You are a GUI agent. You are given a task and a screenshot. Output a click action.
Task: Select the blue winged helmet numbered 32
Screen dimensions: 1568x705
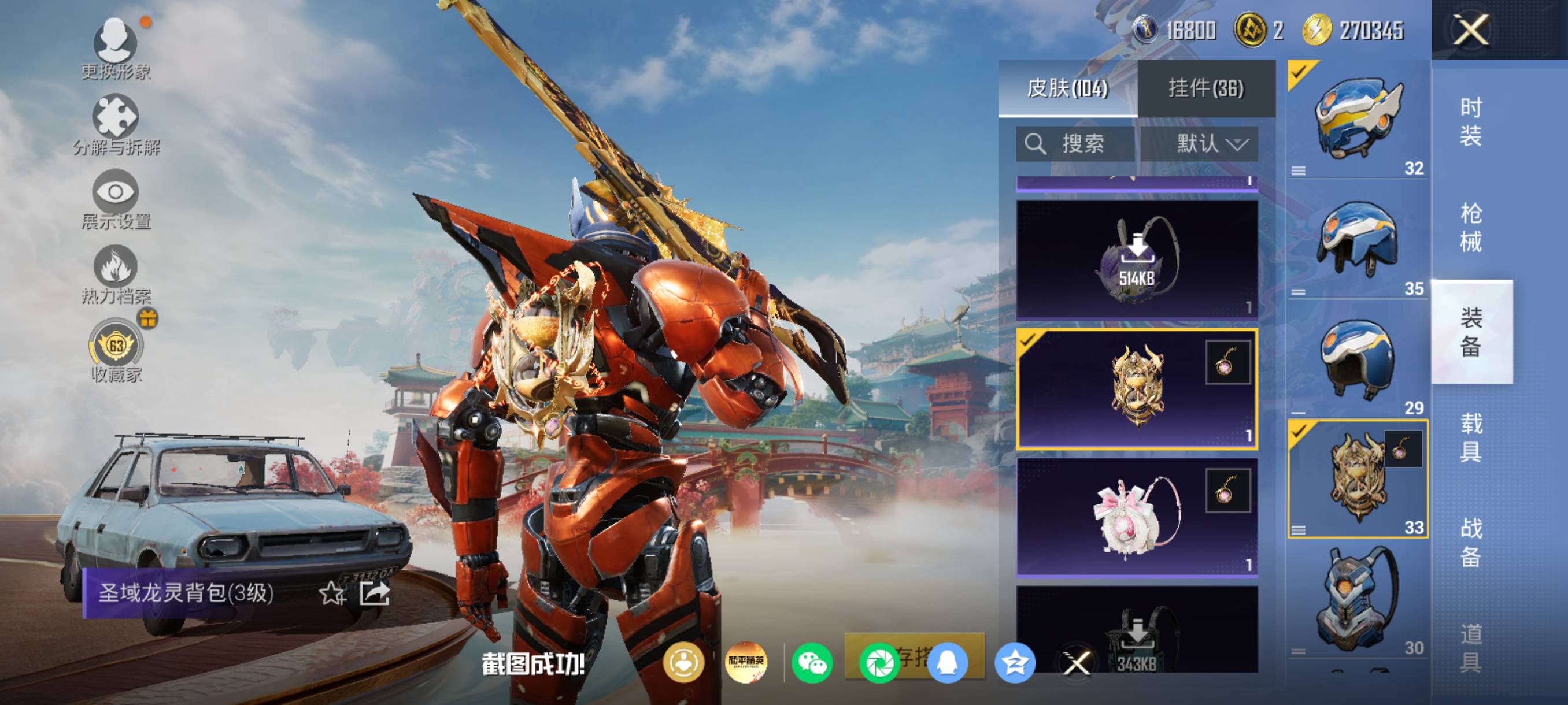click(1358, 119)
